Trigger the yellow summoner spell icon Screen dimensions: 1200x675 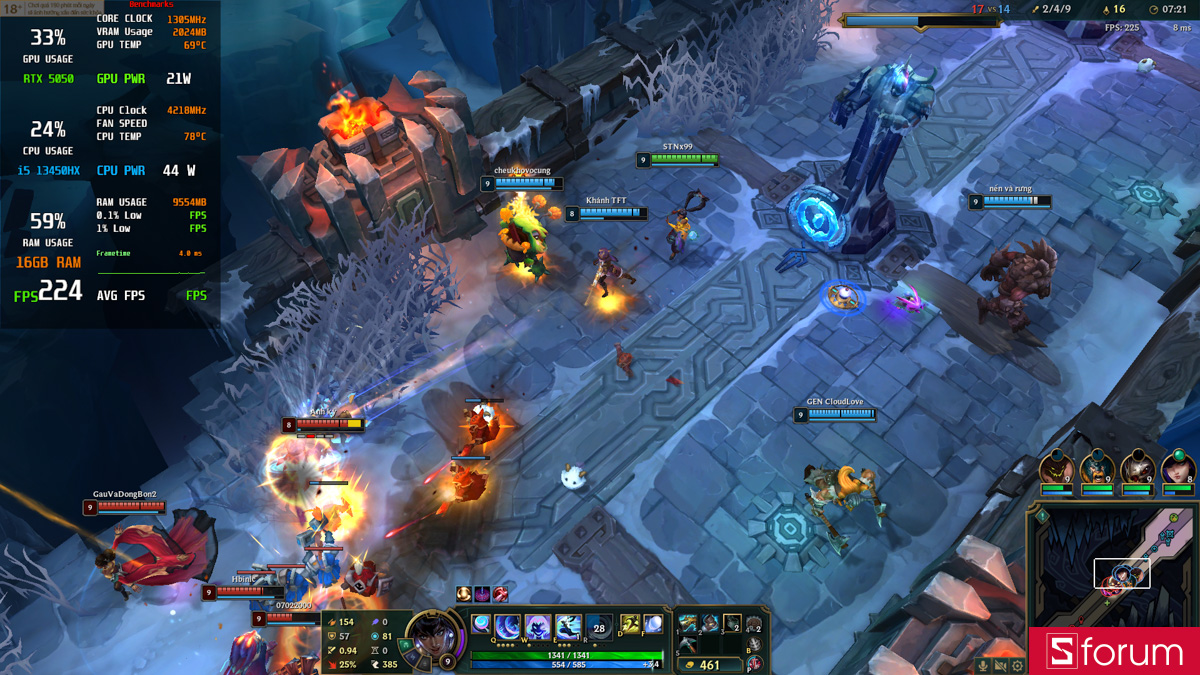630,624
